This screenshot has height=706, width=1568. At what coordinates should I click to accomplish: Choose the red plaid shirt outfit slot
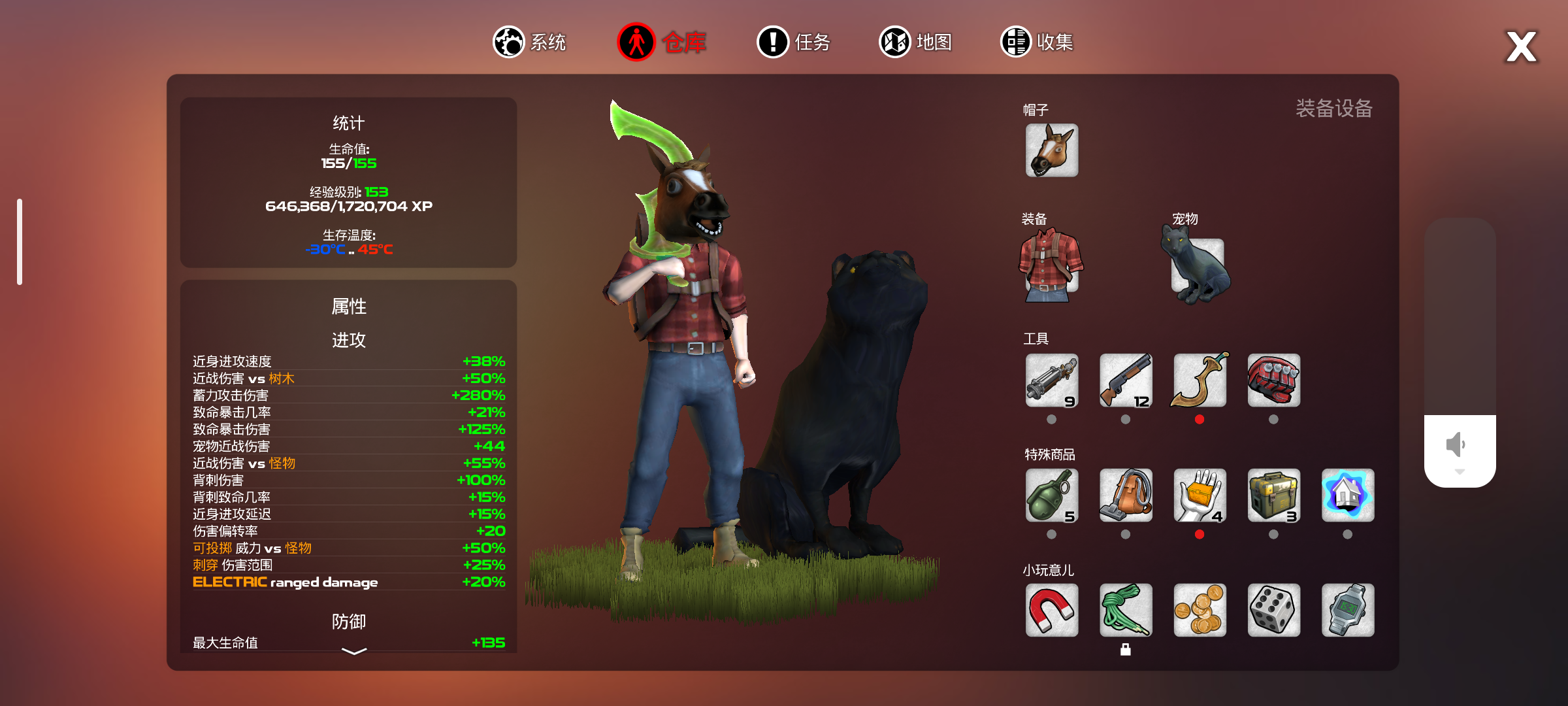[x=1051, y=265]
